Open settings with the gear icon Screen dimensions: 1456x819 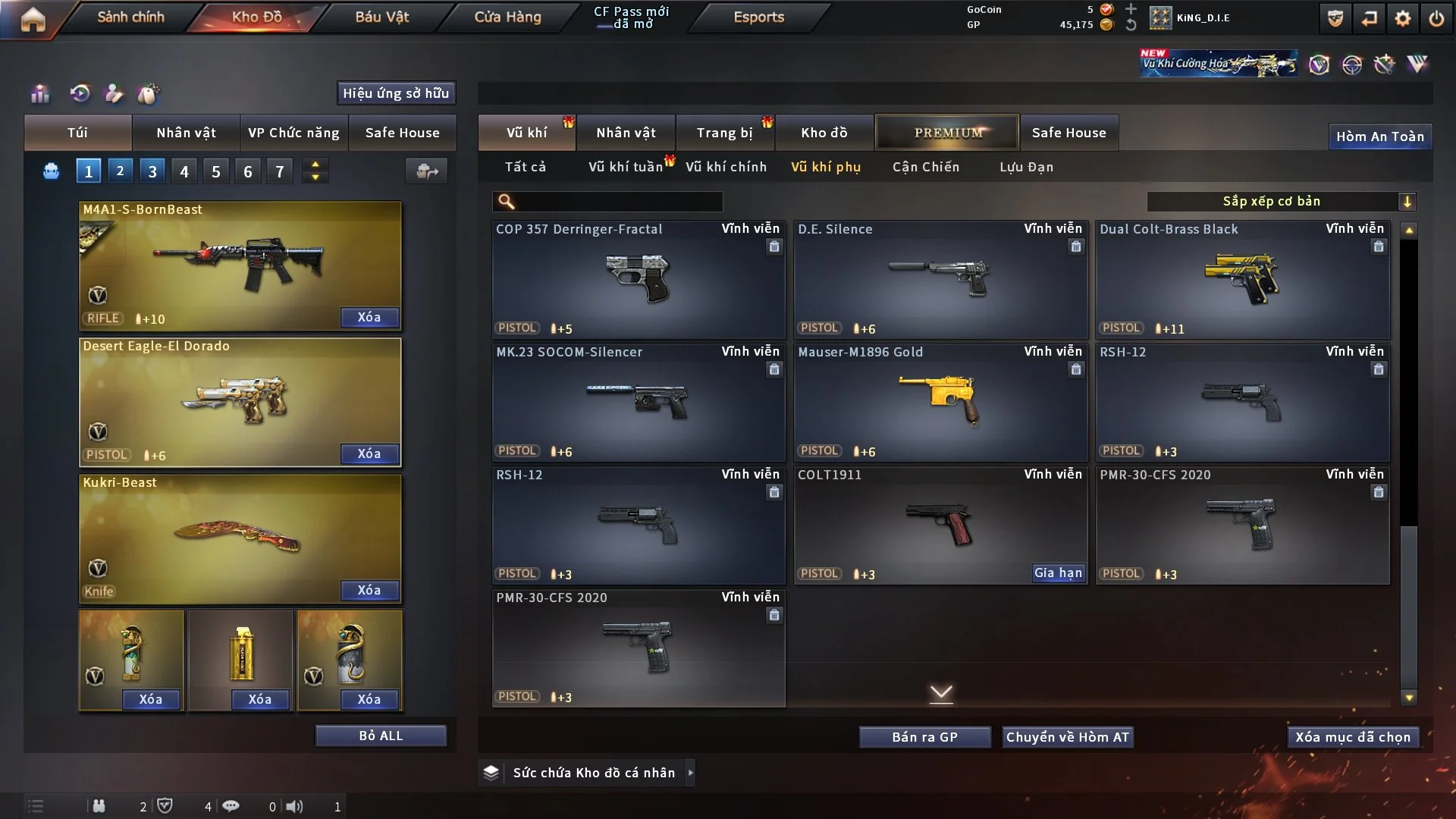click(1402, 18)
